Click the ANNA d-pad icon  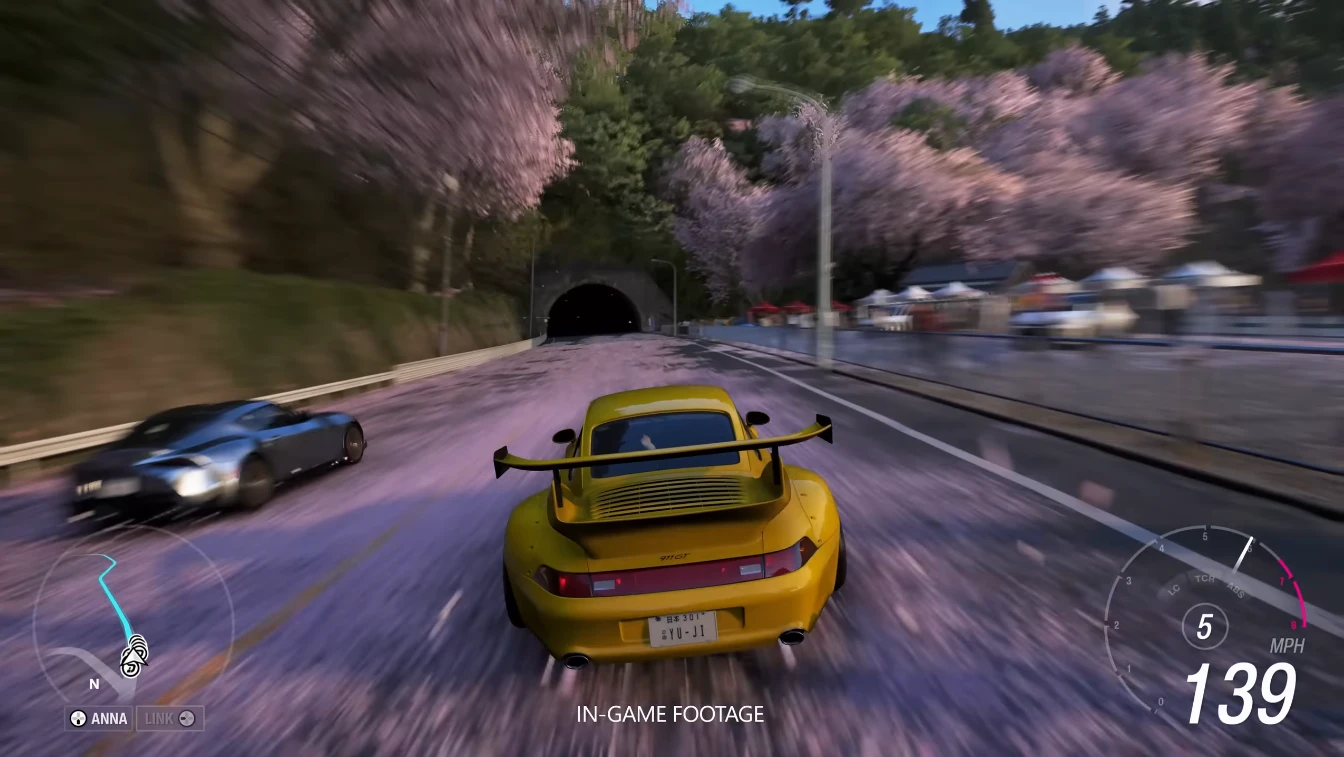(77, 718)
